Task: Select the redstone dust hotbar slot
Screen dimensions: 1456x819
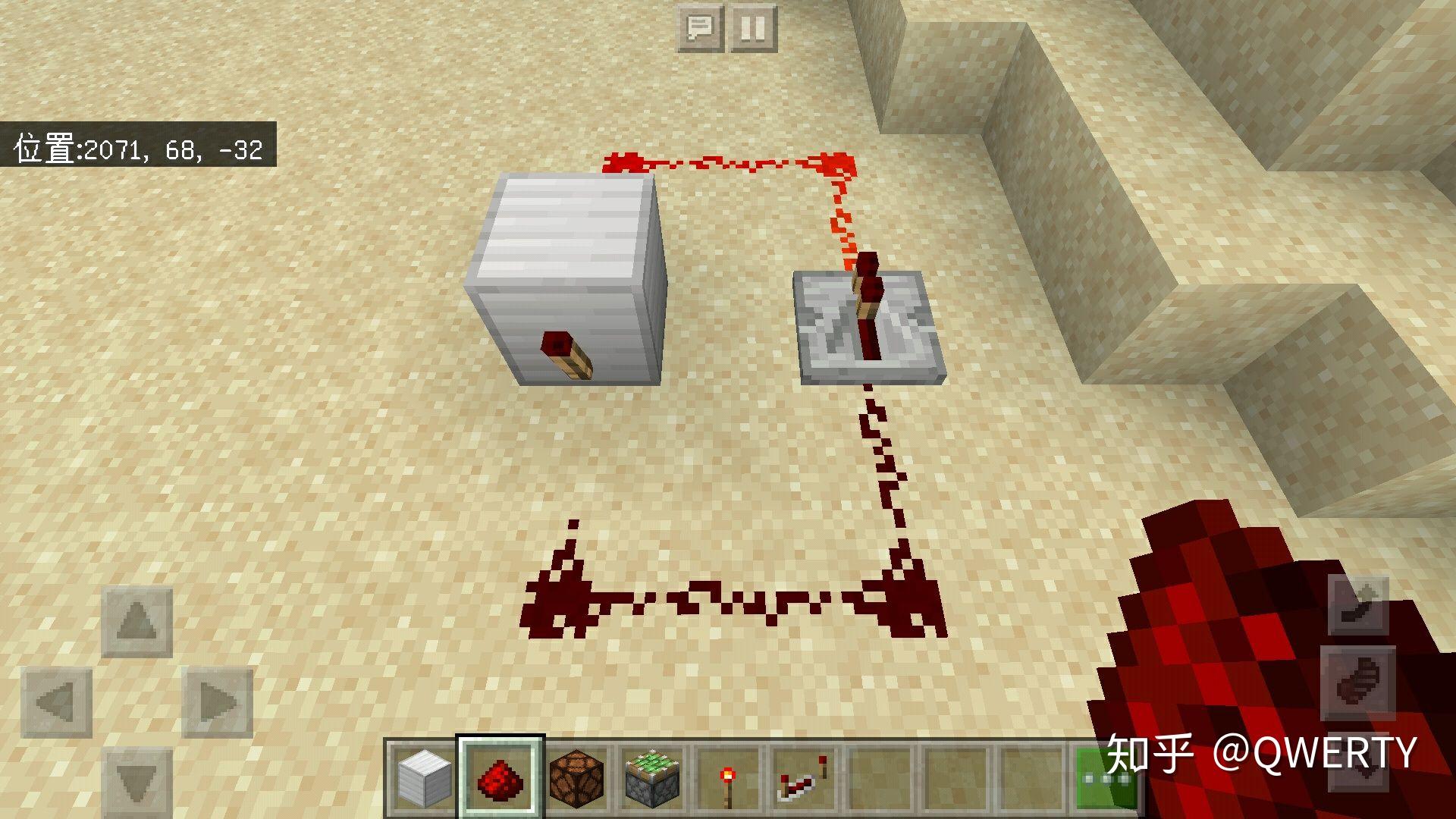Action: pyautogui.click(x=500, y=778)
